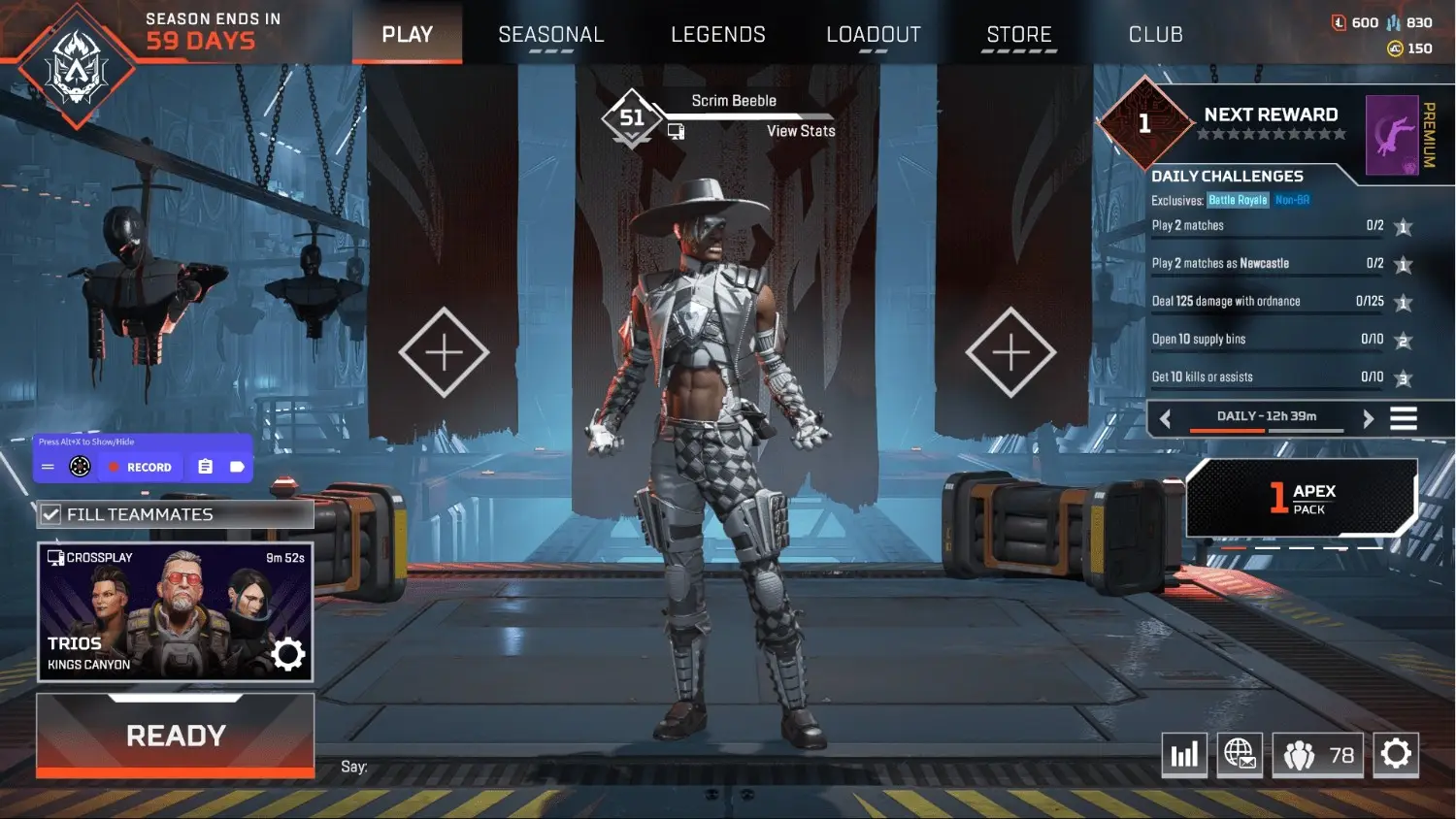Image resolution: width=1456 pixels, height=819 pixels.
Task: Open the LEGENDS menu
Action: tap(718, 34)
